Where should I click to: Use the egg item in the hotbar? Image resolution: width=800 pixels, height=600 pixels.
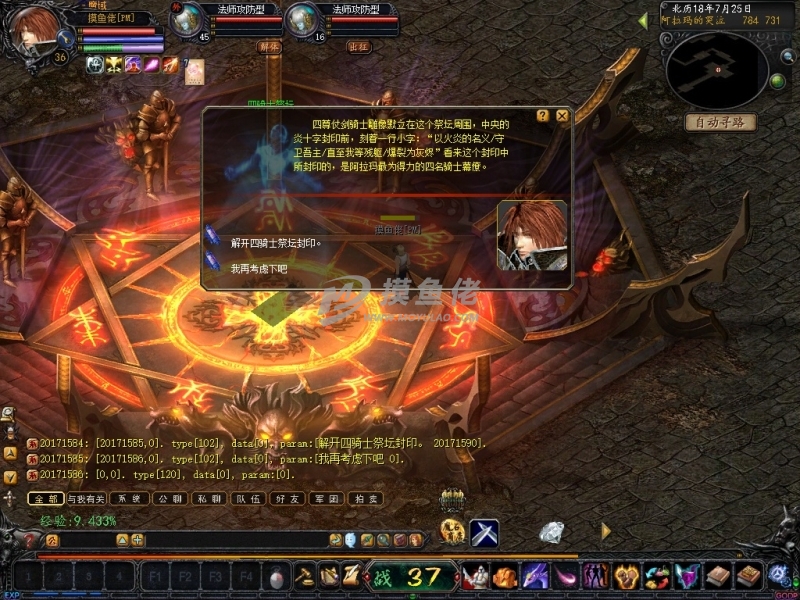277,576
